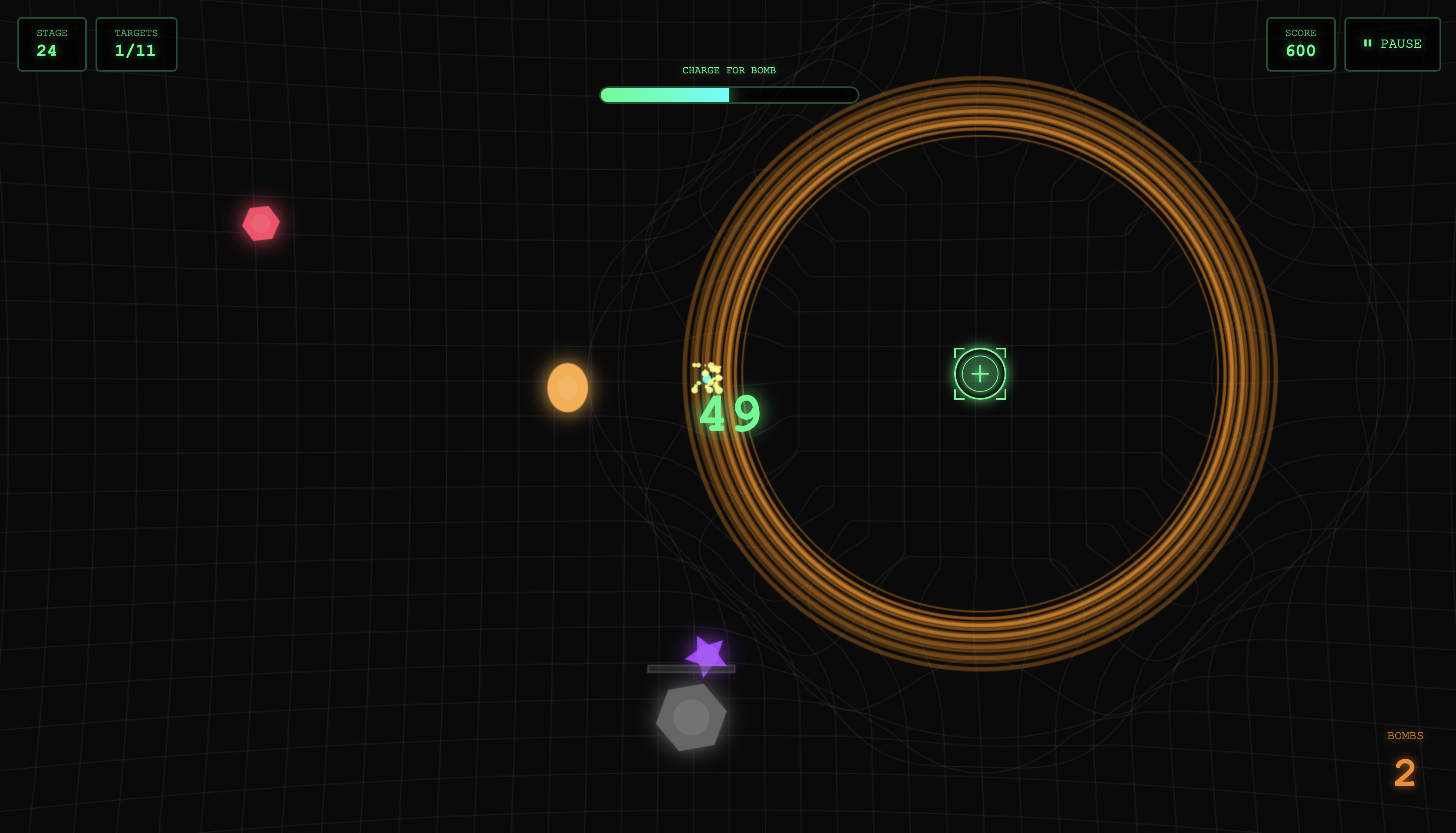Click the green crosshair target reticle
Viewport: 1456px width, 833px height.
(979, 374)
